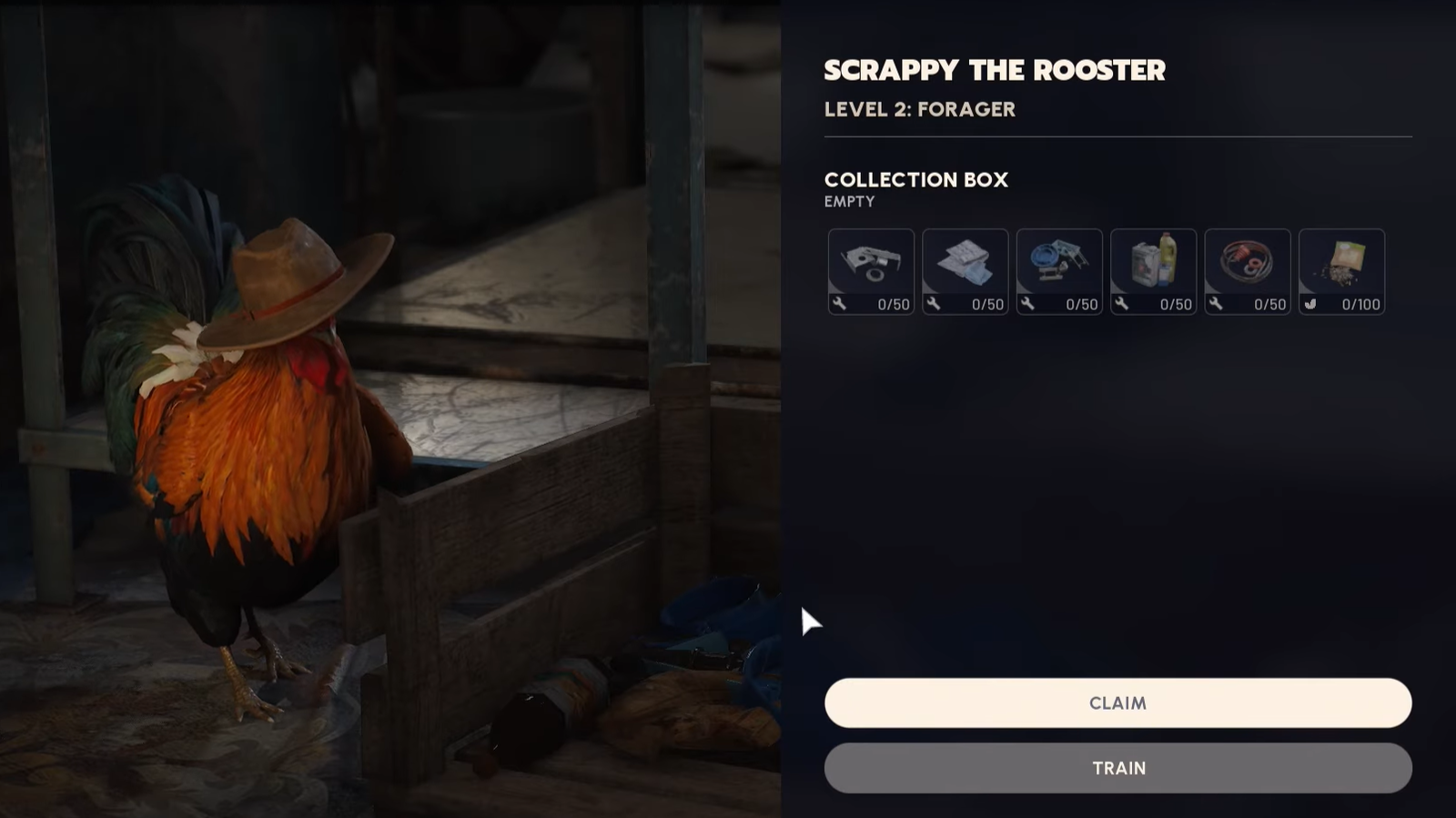Select the fabric collection slot

[x=965, y=271]
